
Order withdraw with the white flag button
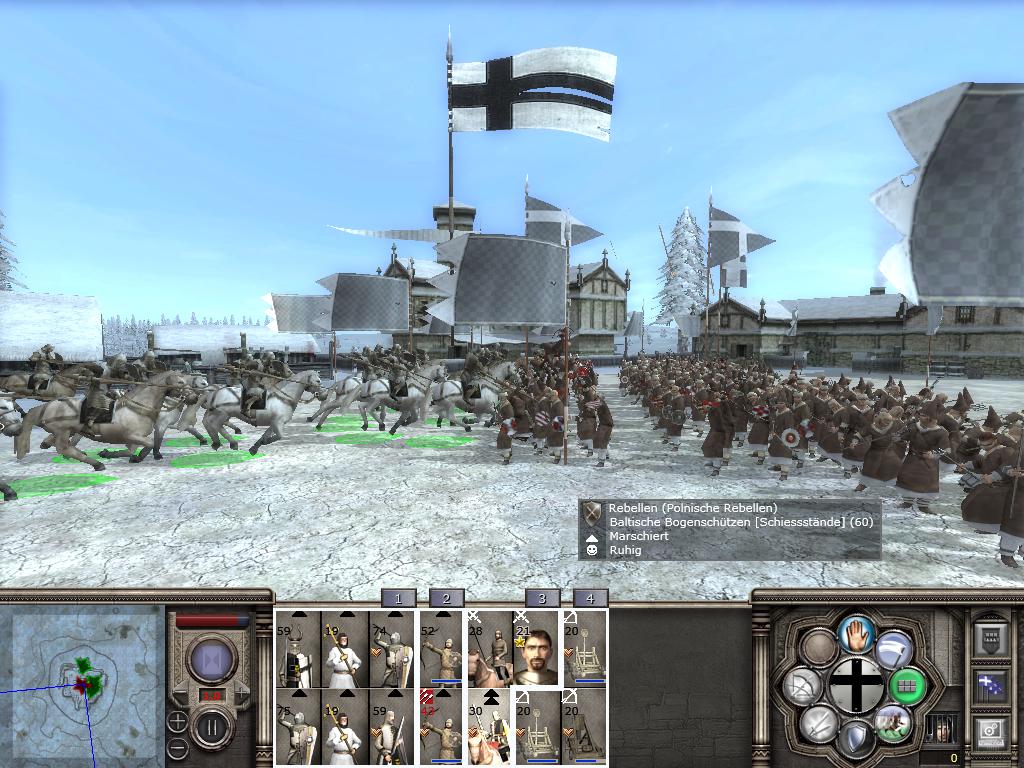click(893, 649)
